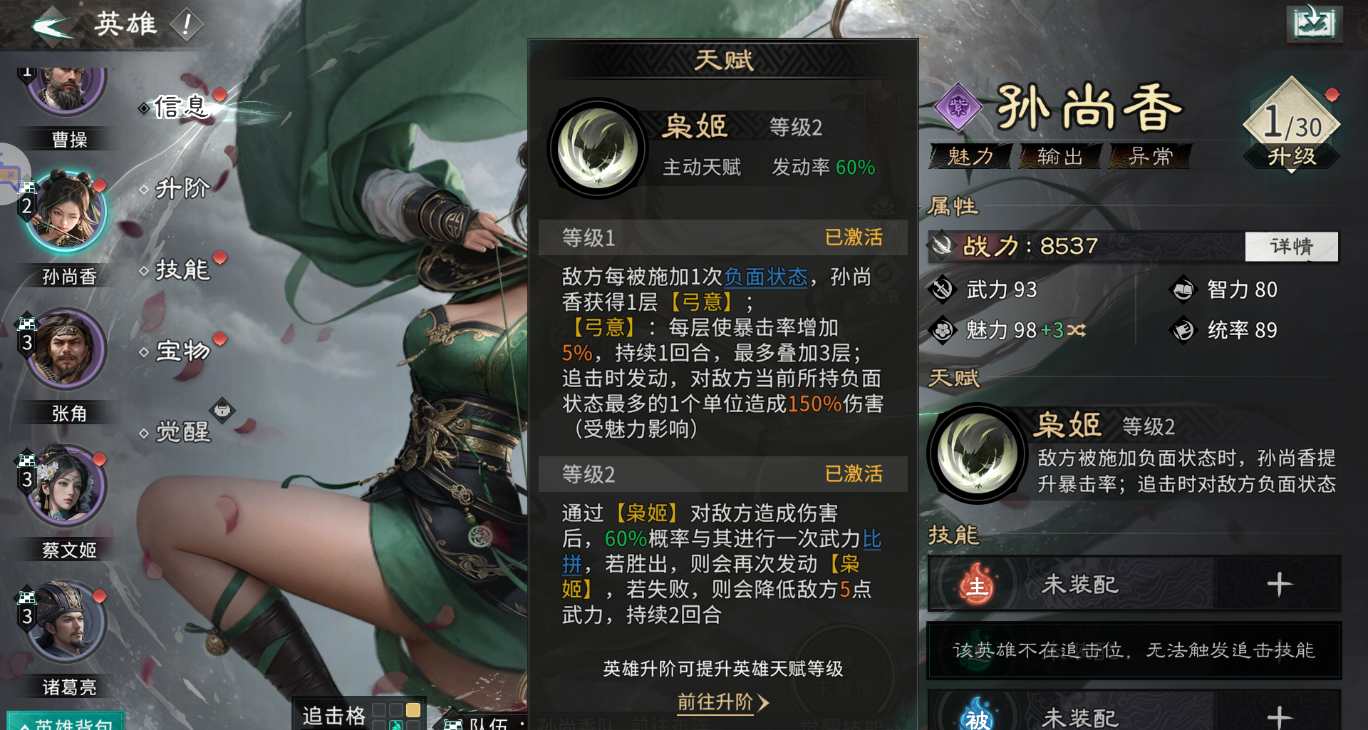
Task: Open the 主 skill slot with the plus sign
Action: coord(1278,583)
